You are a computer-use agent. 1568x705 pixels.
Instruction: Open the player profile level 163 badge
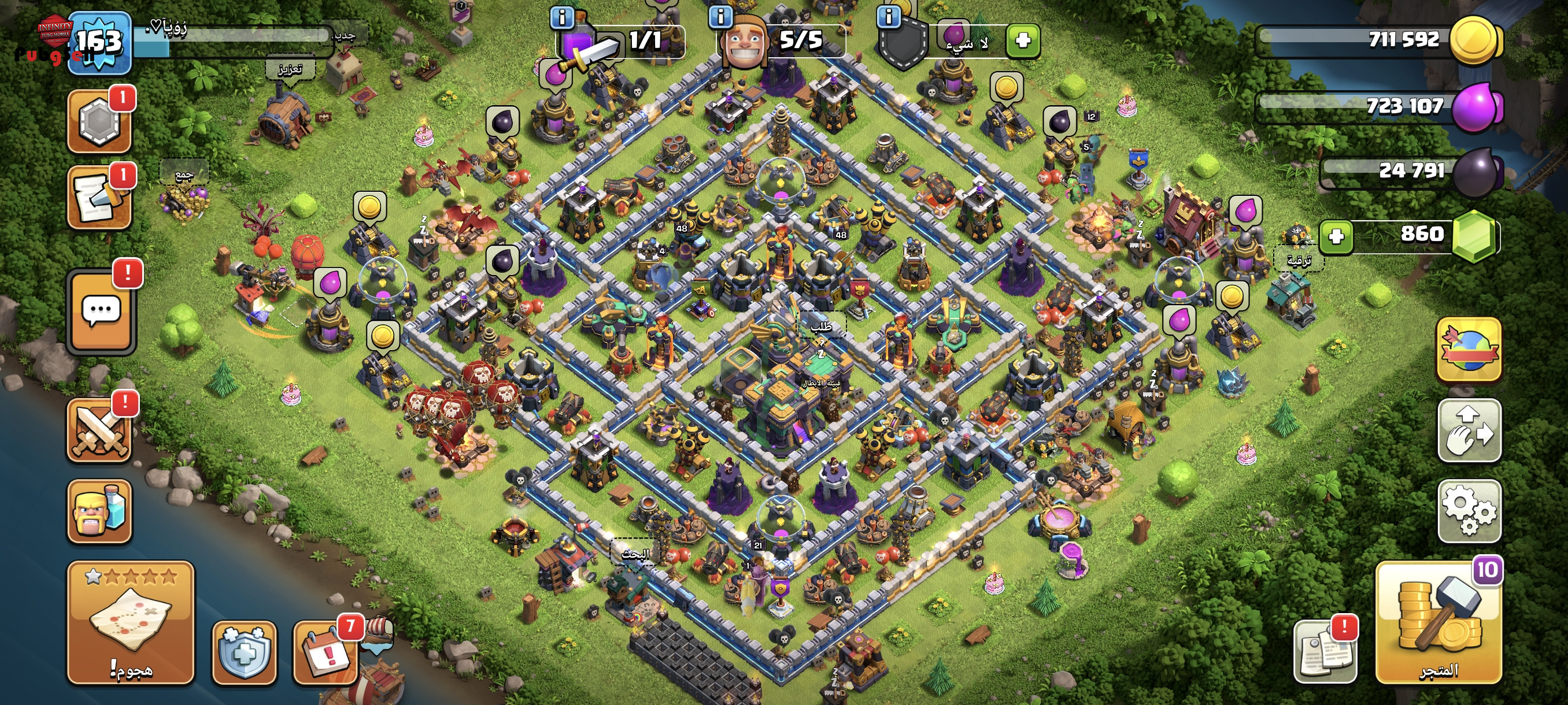(99, 43)
